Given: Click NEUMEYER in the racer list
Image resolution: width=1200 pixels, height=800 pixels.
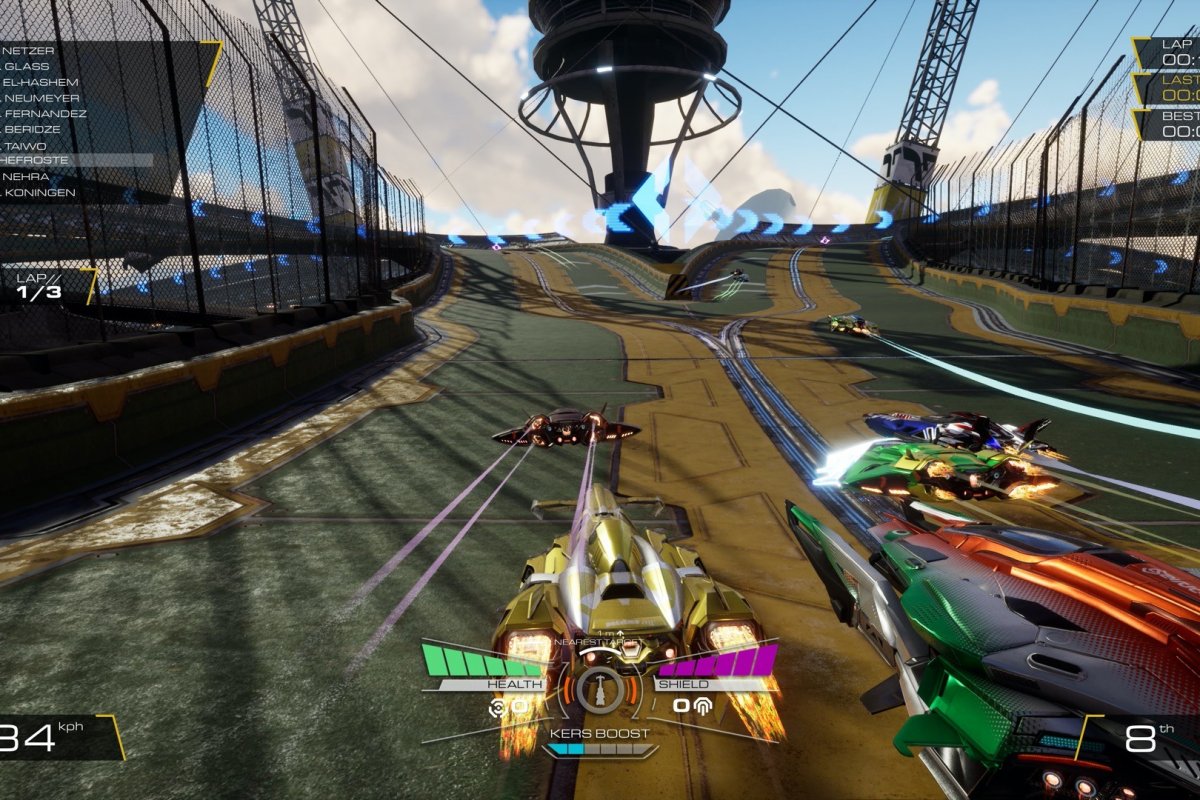Looking at the screenshot, I should pyautogui.click(x=40, y=98).
